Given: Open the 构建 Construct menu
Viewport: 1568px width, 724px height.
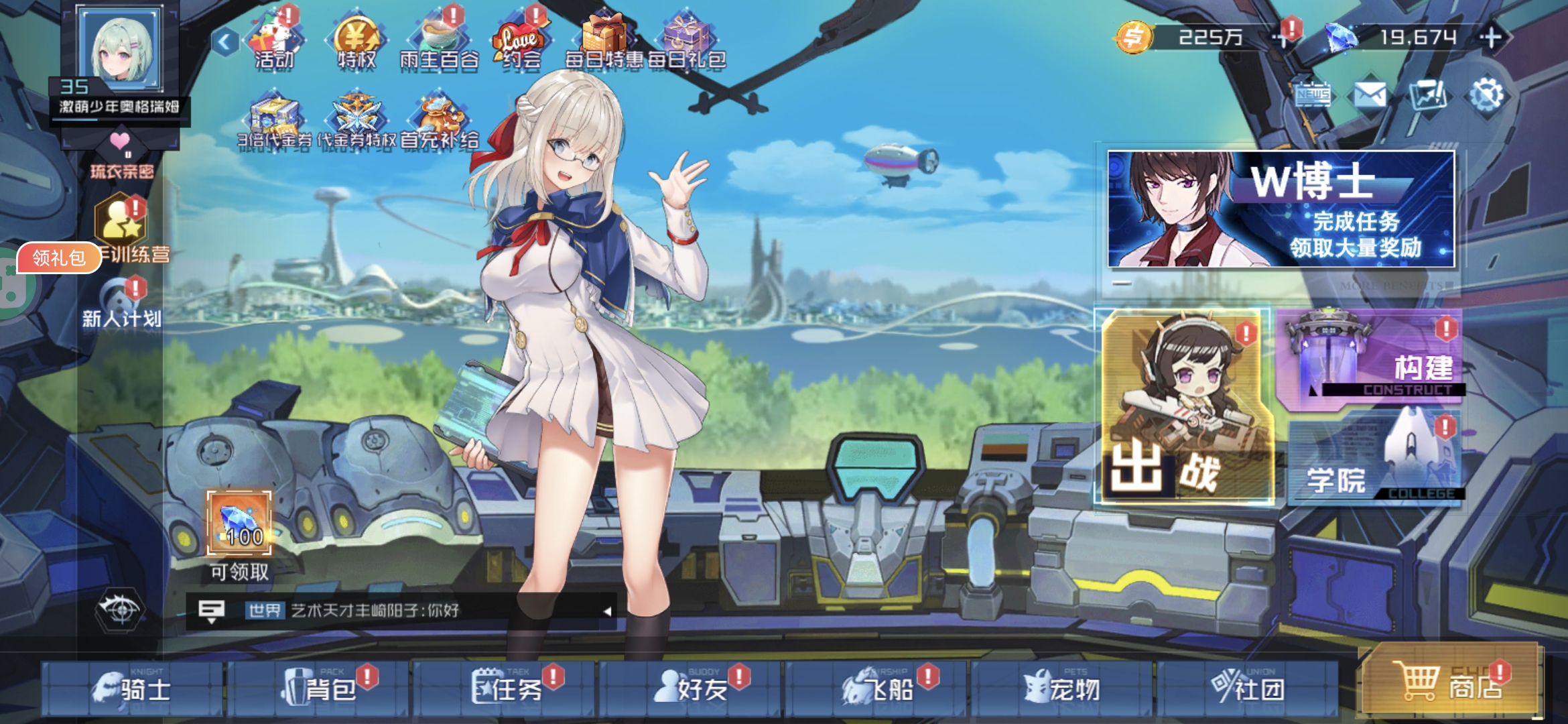Looking at the screenshot, I should 1370,359.
